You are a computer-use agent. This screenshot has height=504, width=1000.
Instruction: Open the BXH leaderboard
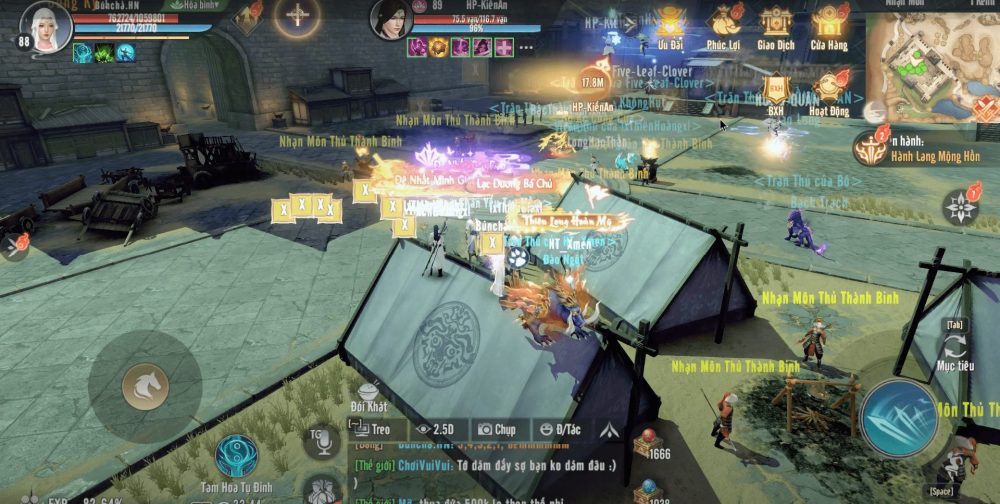coord(775,88)
